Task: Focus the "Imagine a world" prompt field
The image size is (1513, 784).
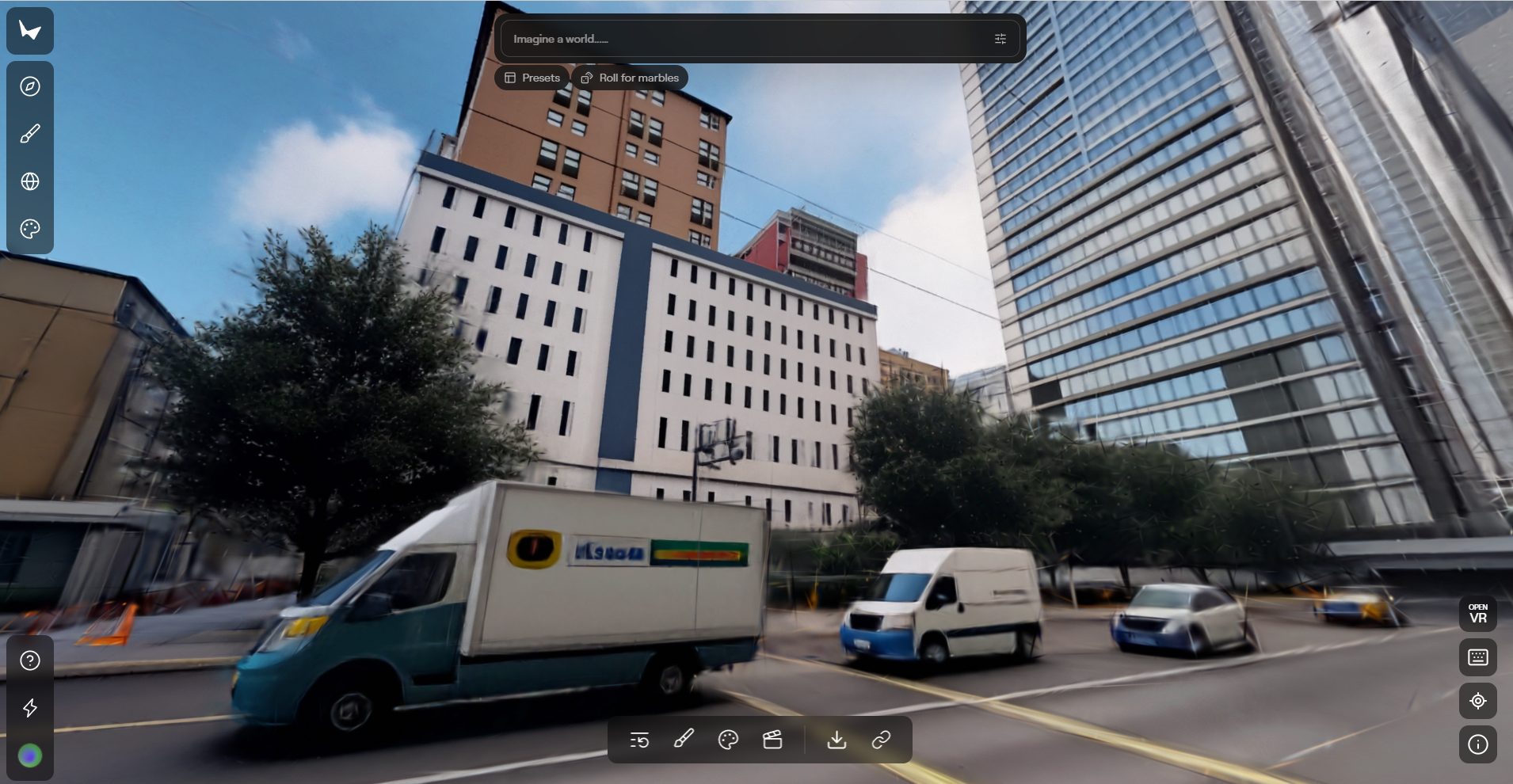Action: tap(745, 39)
